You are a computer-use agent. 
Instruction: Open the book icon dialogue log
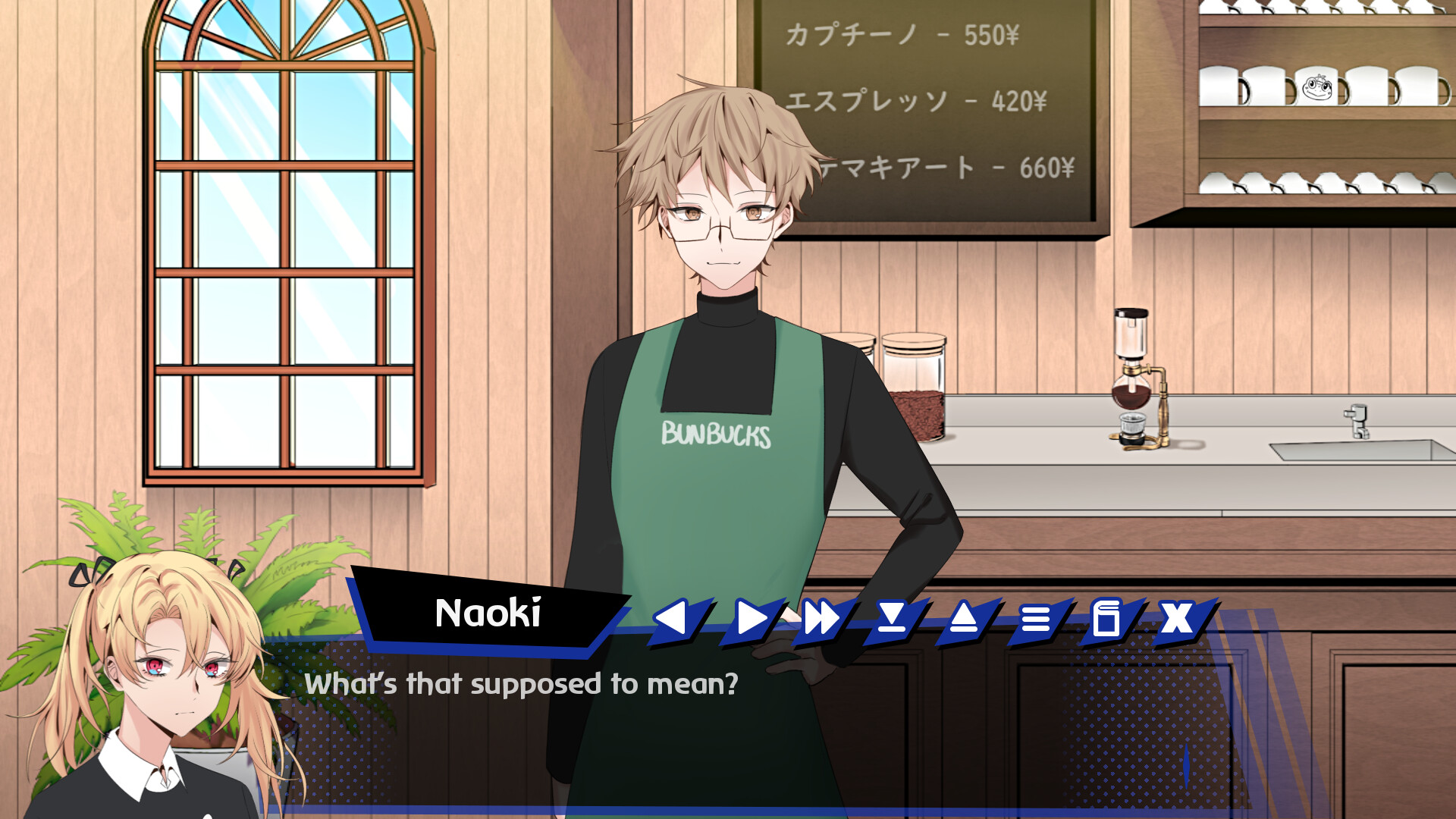pyautogui.click(x=1106, y=619)
